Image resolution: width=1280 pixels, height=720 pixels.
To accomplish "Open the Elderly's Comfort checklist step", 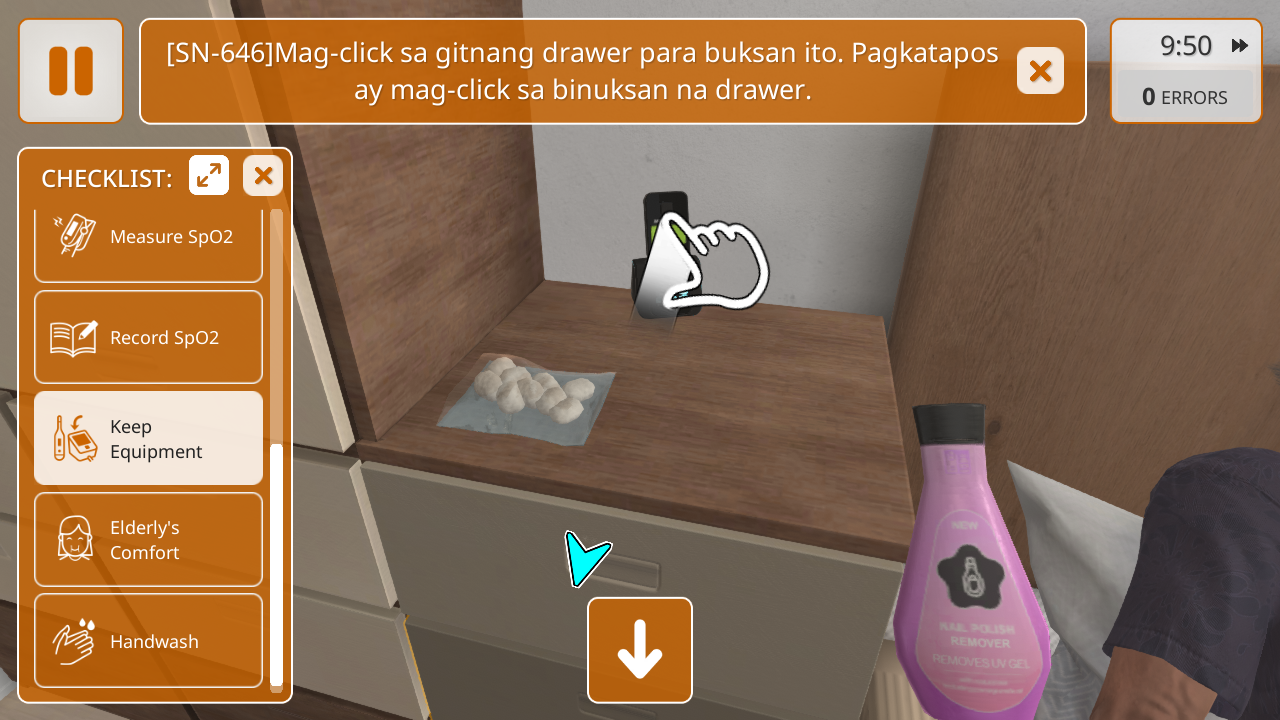I will (148, 539).
